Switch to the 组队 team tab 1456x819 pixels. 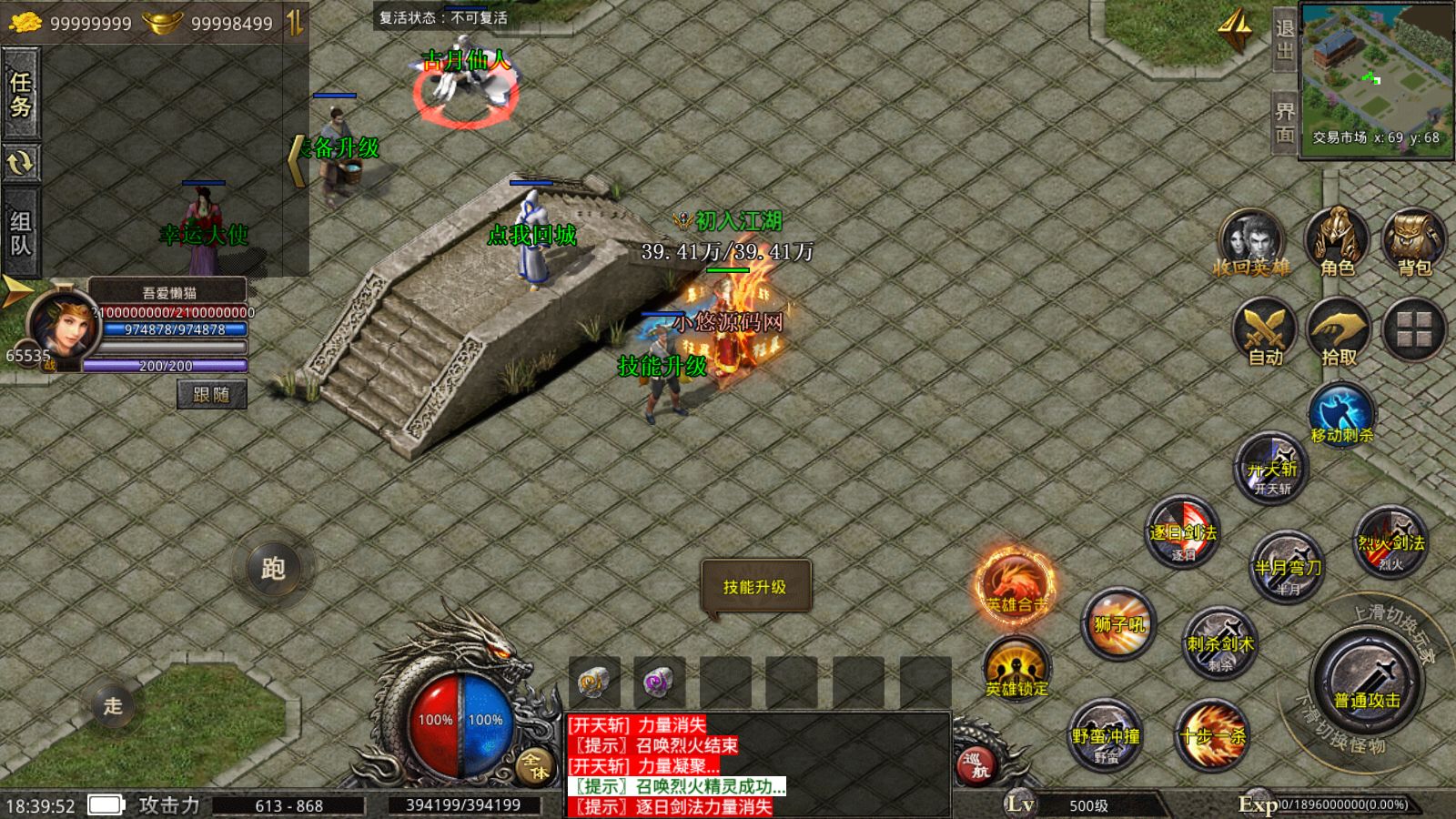click(x=20, y=233)
